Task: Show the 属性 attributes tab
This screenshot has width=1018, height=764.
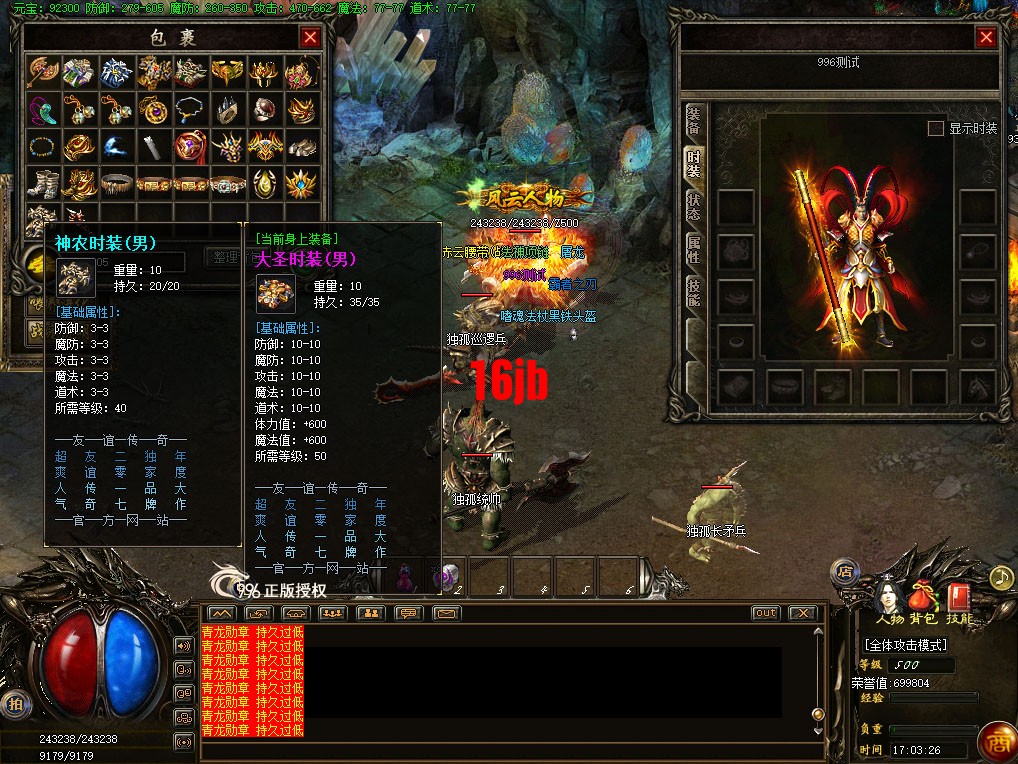Action: 694,249
